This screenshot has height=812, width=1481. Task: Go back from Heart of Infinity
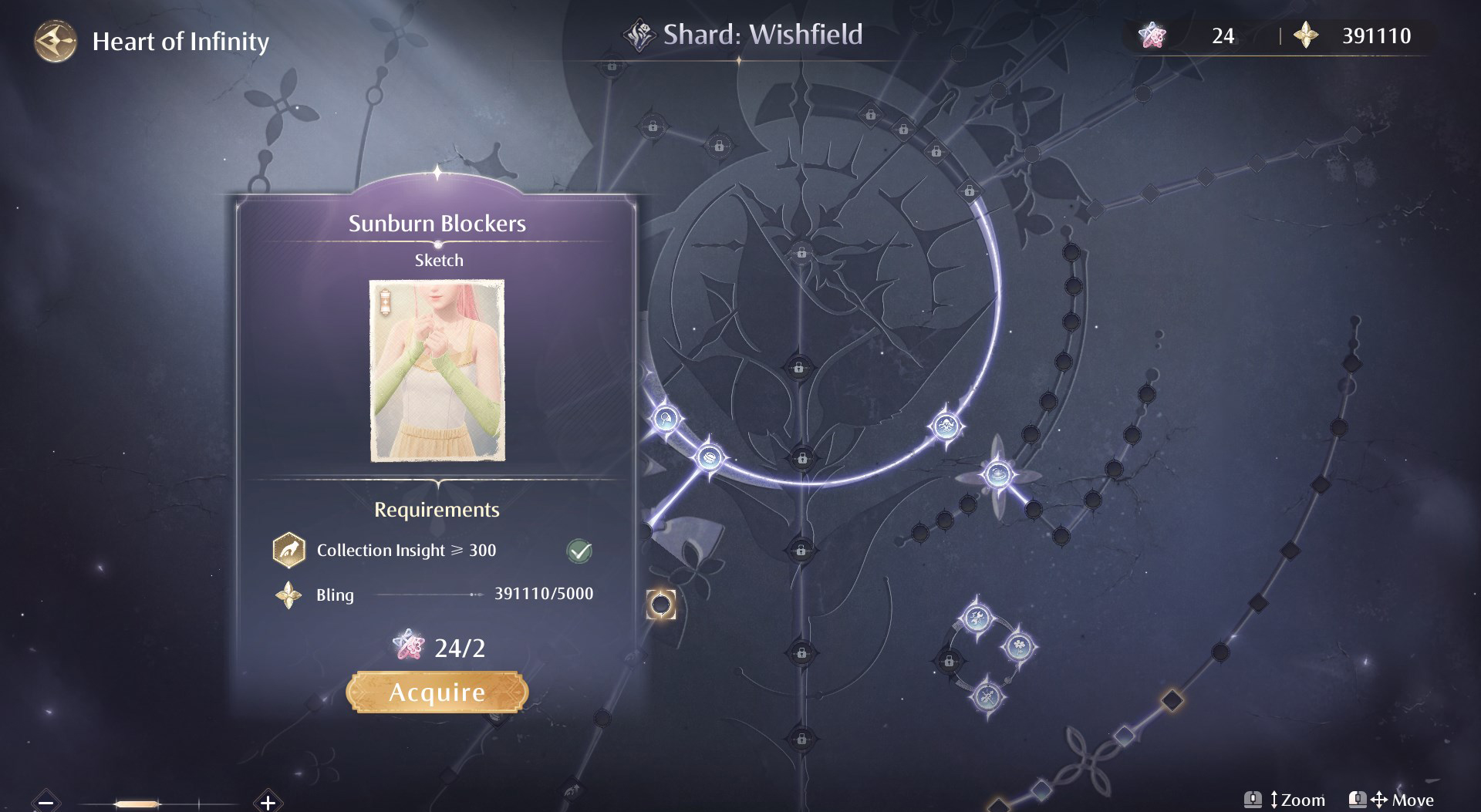point(55,41)
